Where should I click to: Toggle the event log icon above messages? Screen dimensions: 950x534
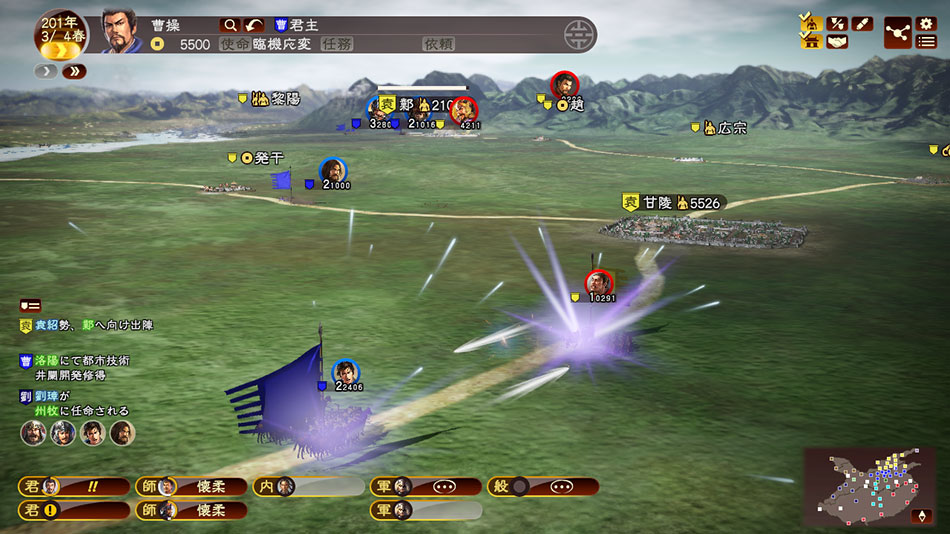(x=30, y=305)
